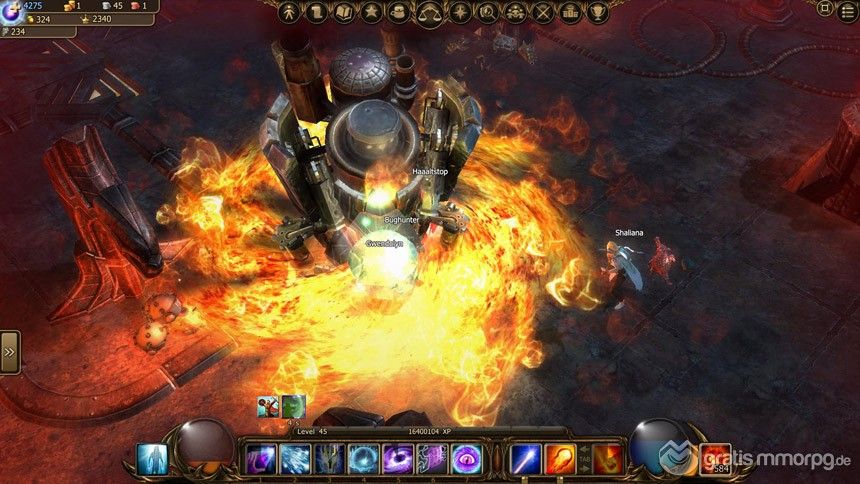Image resolution: width=860 pixels, height=484 pixels.
Task: Open the podium ranking icon in top bar
Action: pyautogui.click(x=571, y=13)
